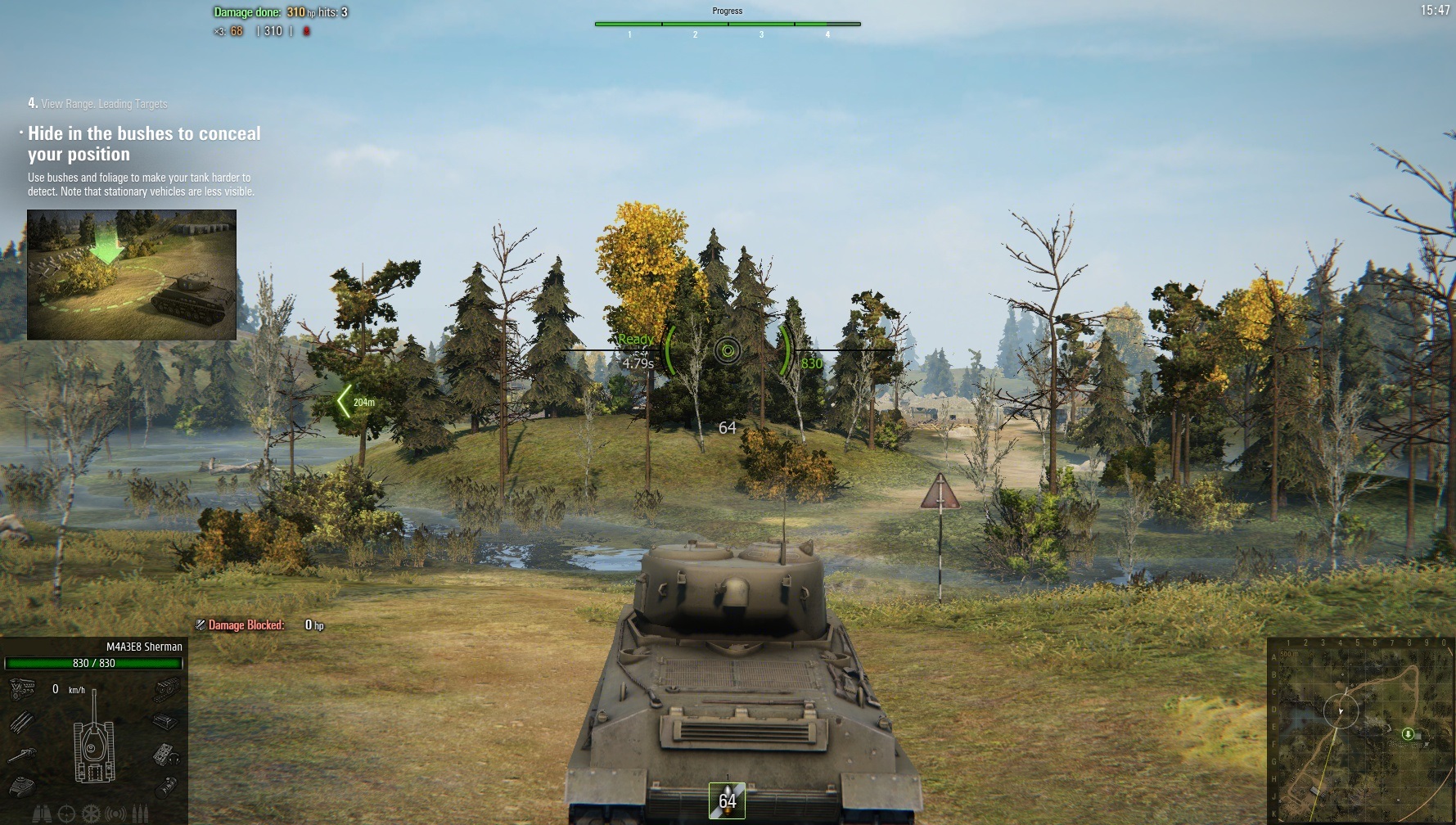Click the gun module icon
This screenshot has height=825, width=1456.
[x=22, y=755]
